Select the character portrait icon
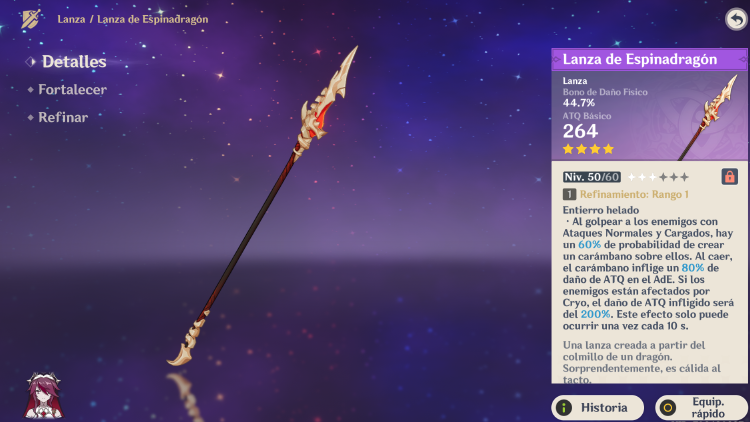Viewport: 750px width, 422px height. click(x=43, y=395)
